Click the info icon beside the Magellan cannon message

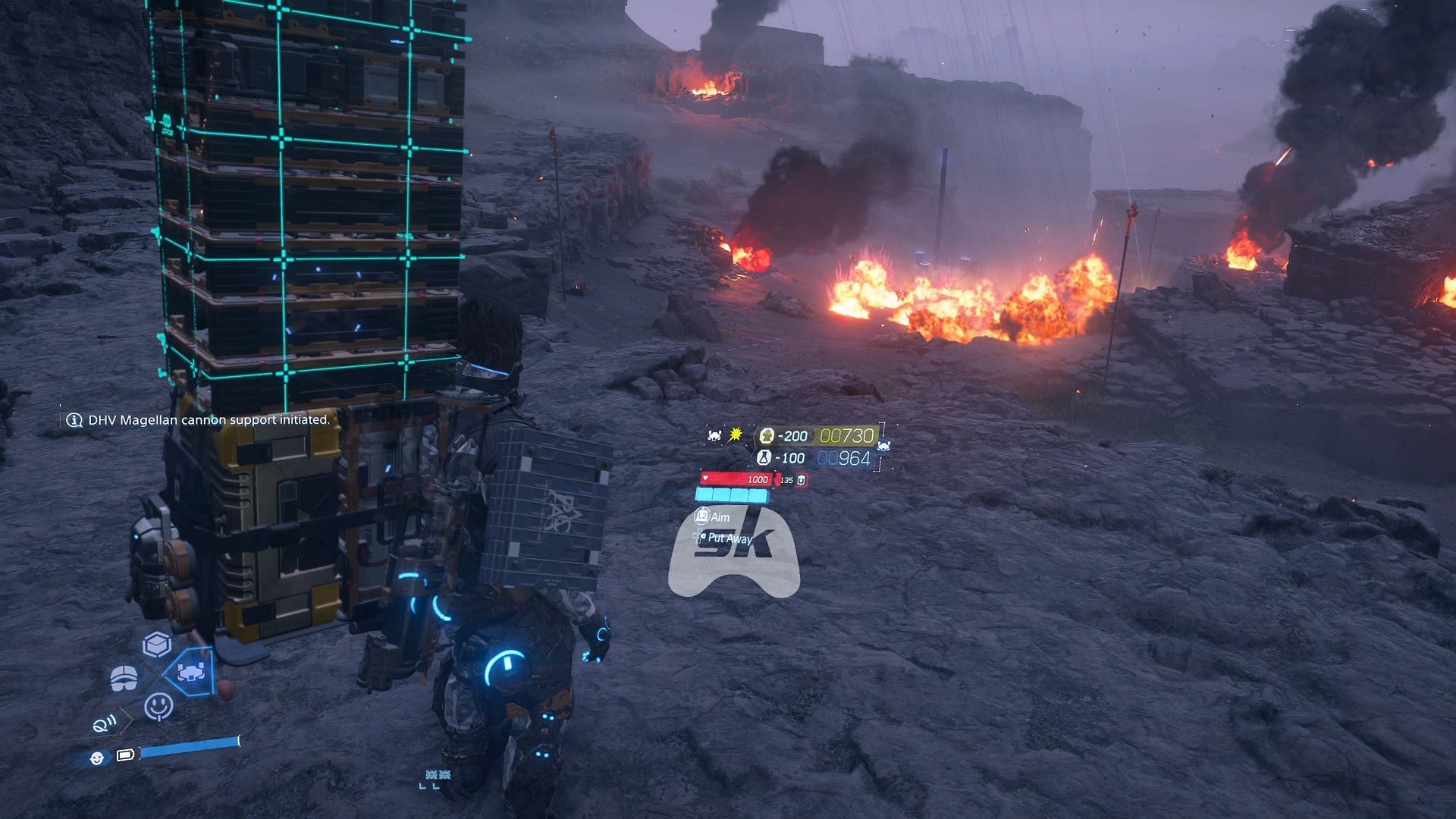tap(74, 420)
